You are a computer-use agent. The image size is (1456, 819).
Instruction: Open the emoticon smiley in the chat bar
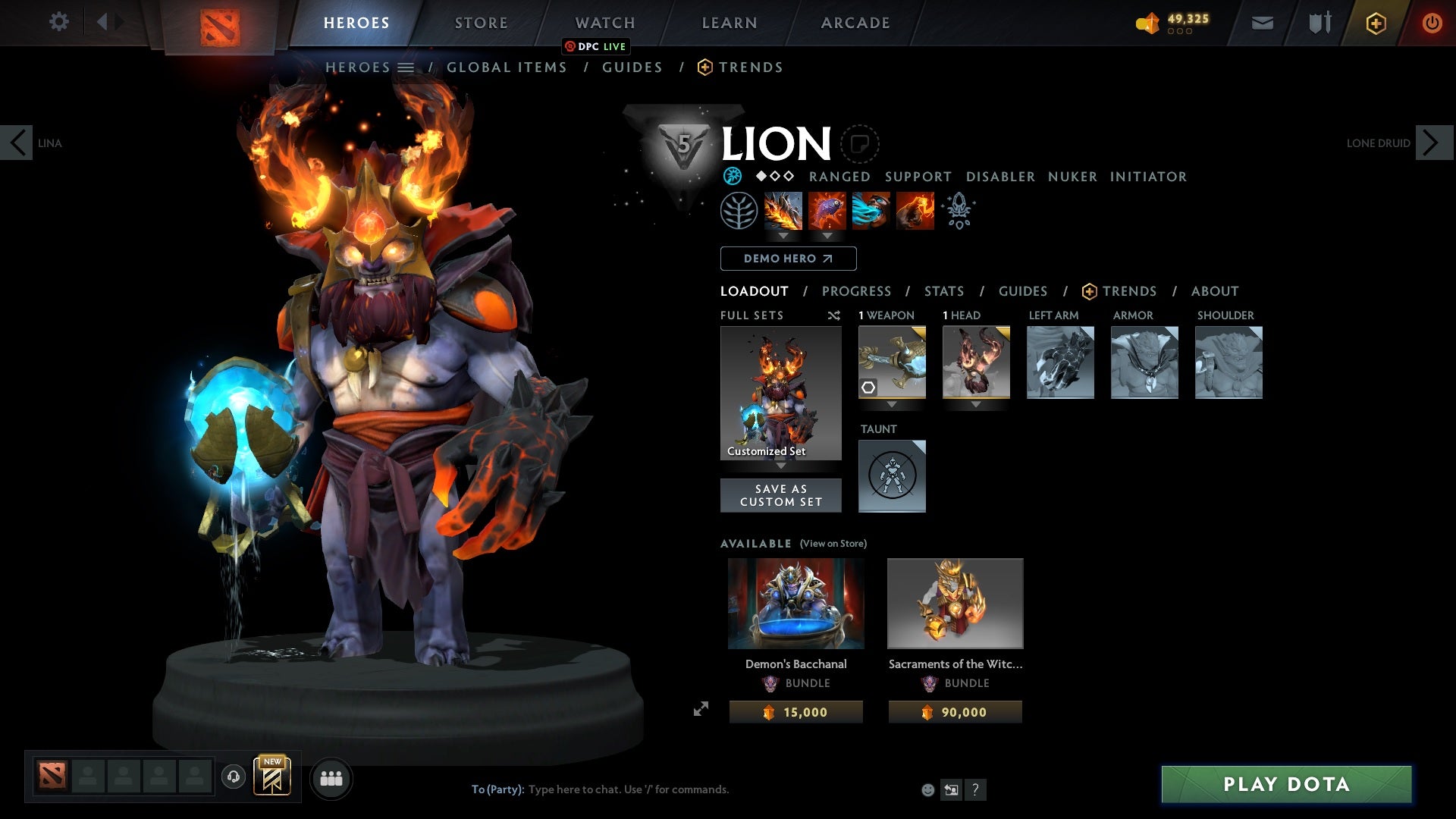[x=927, y=789]
